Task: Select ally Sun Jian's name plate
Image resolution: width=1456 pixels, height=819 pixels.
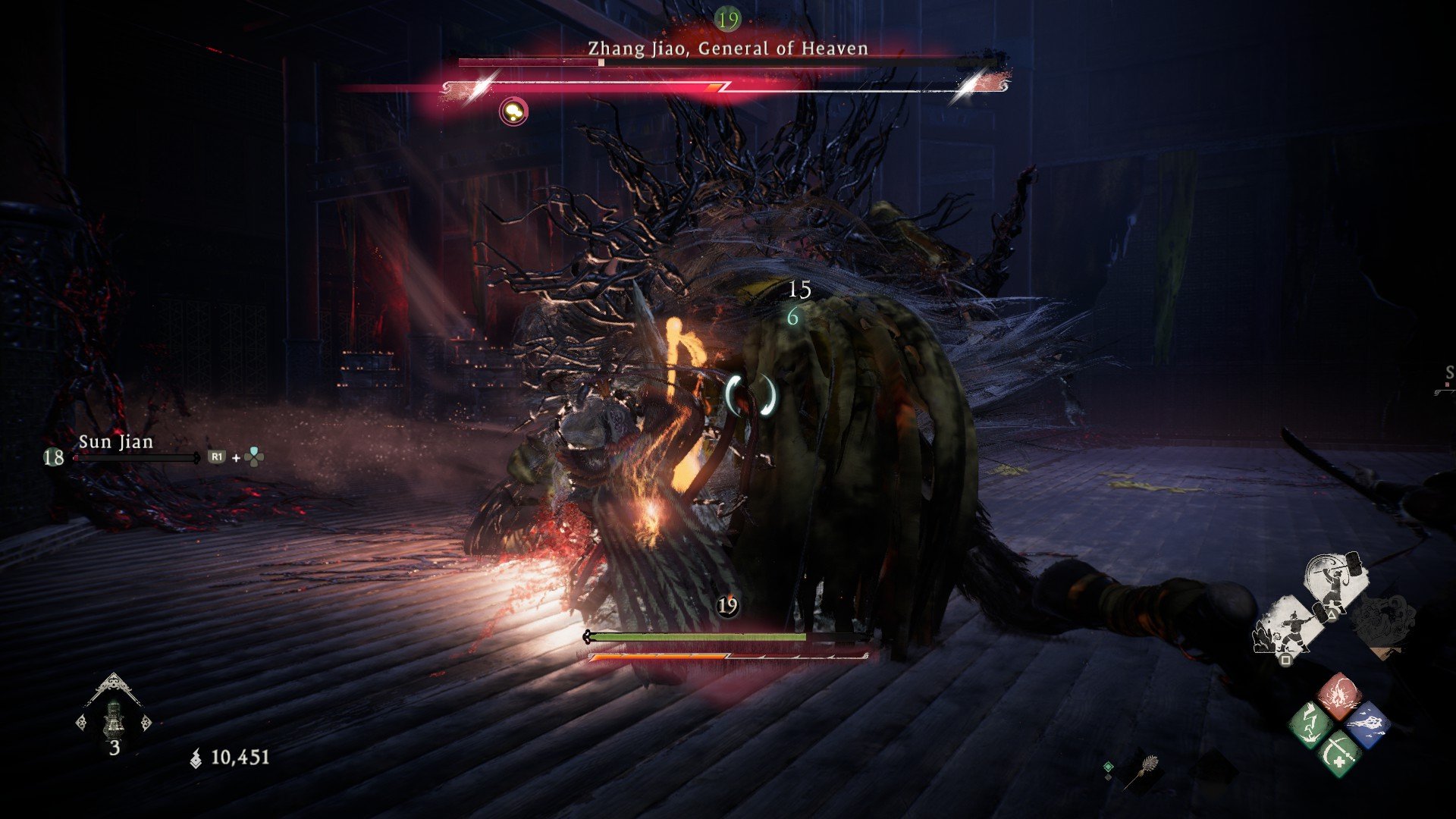Action: (116, 442)
